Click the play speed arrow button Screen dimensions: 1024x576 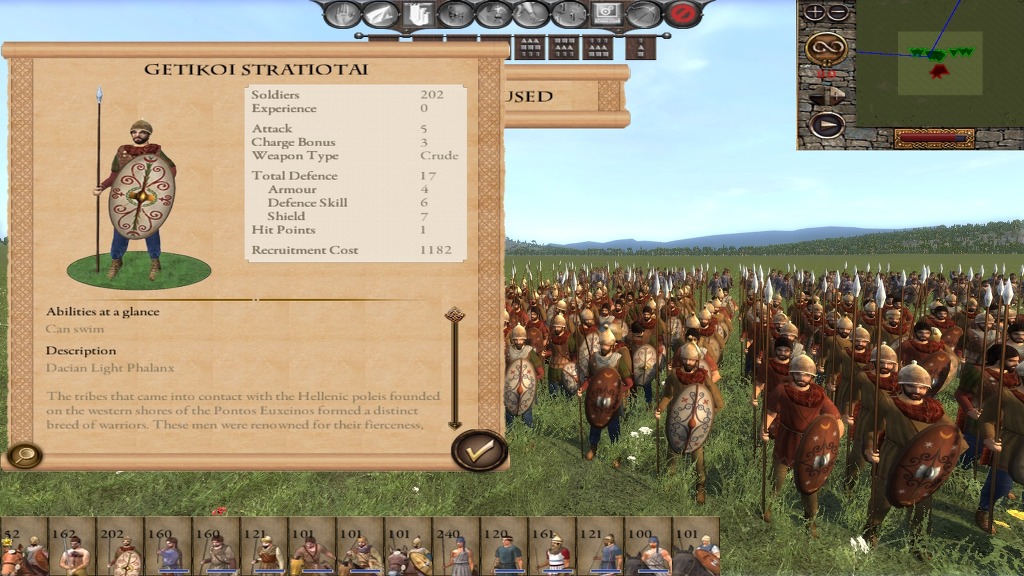click(x=826, y=125)
